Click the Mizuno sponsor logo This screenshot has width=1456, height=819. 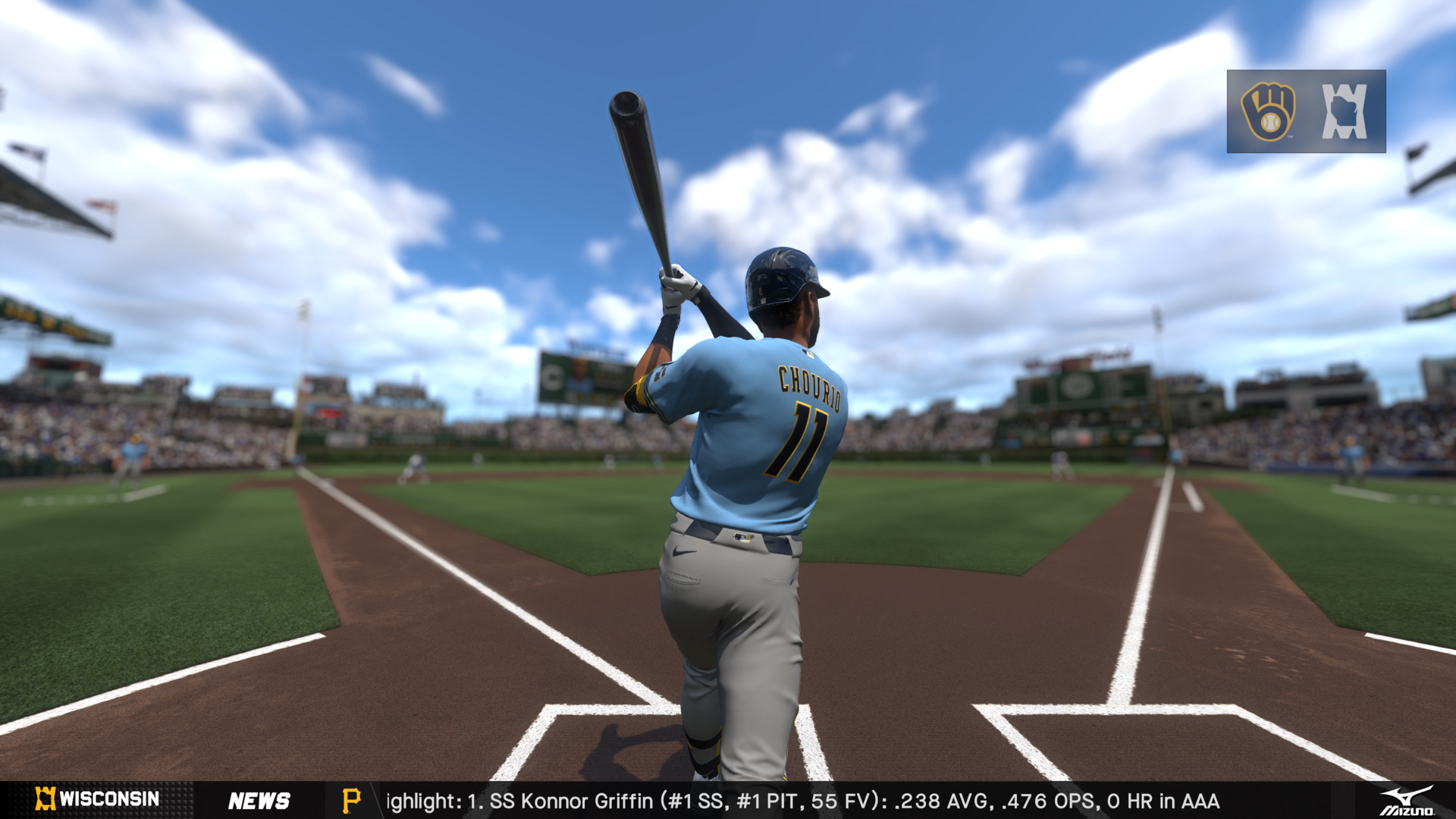[1407, 801]
